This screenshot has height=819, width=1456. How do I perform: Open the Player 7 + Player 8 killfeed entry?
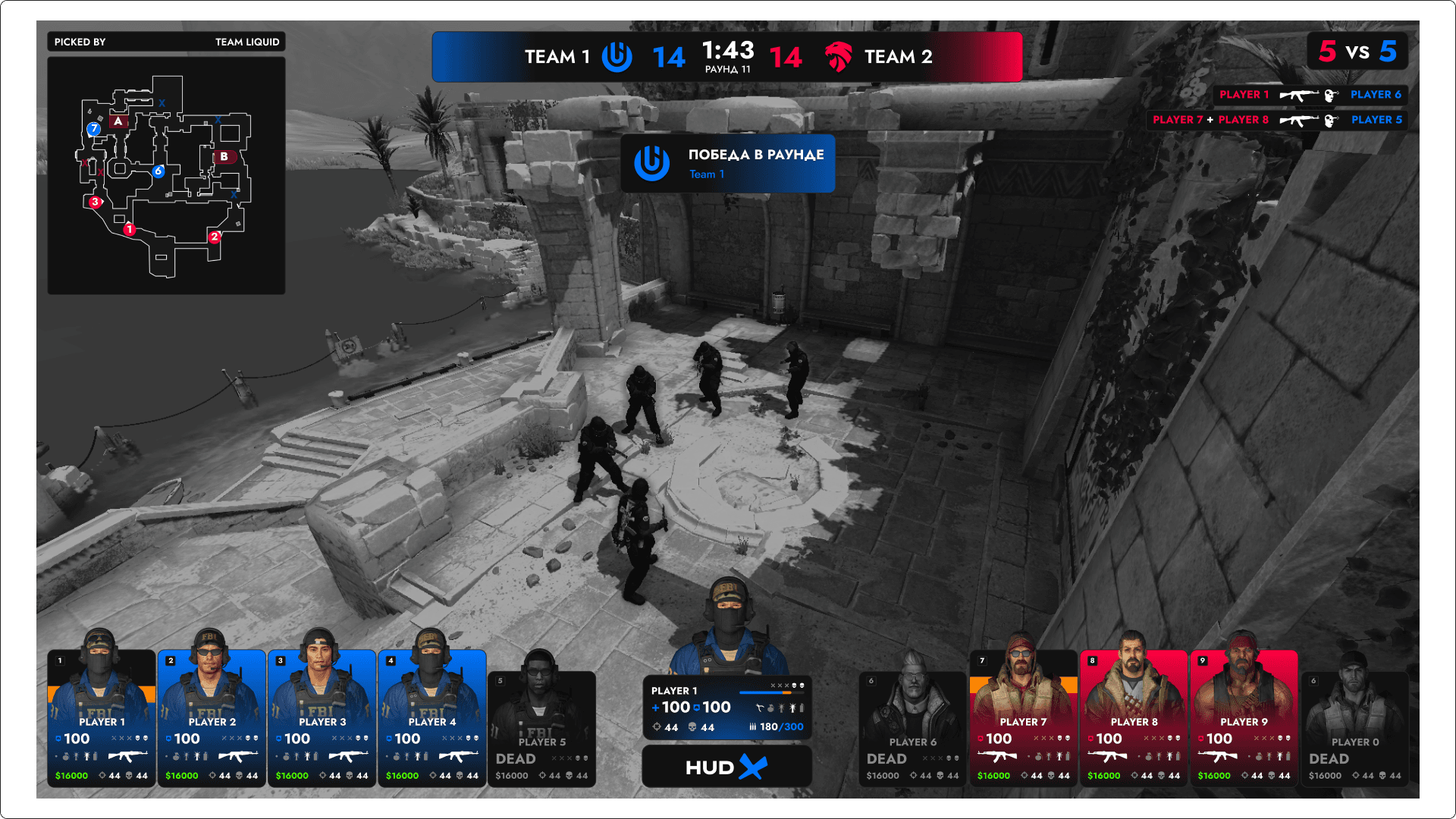pos(1277,120)
